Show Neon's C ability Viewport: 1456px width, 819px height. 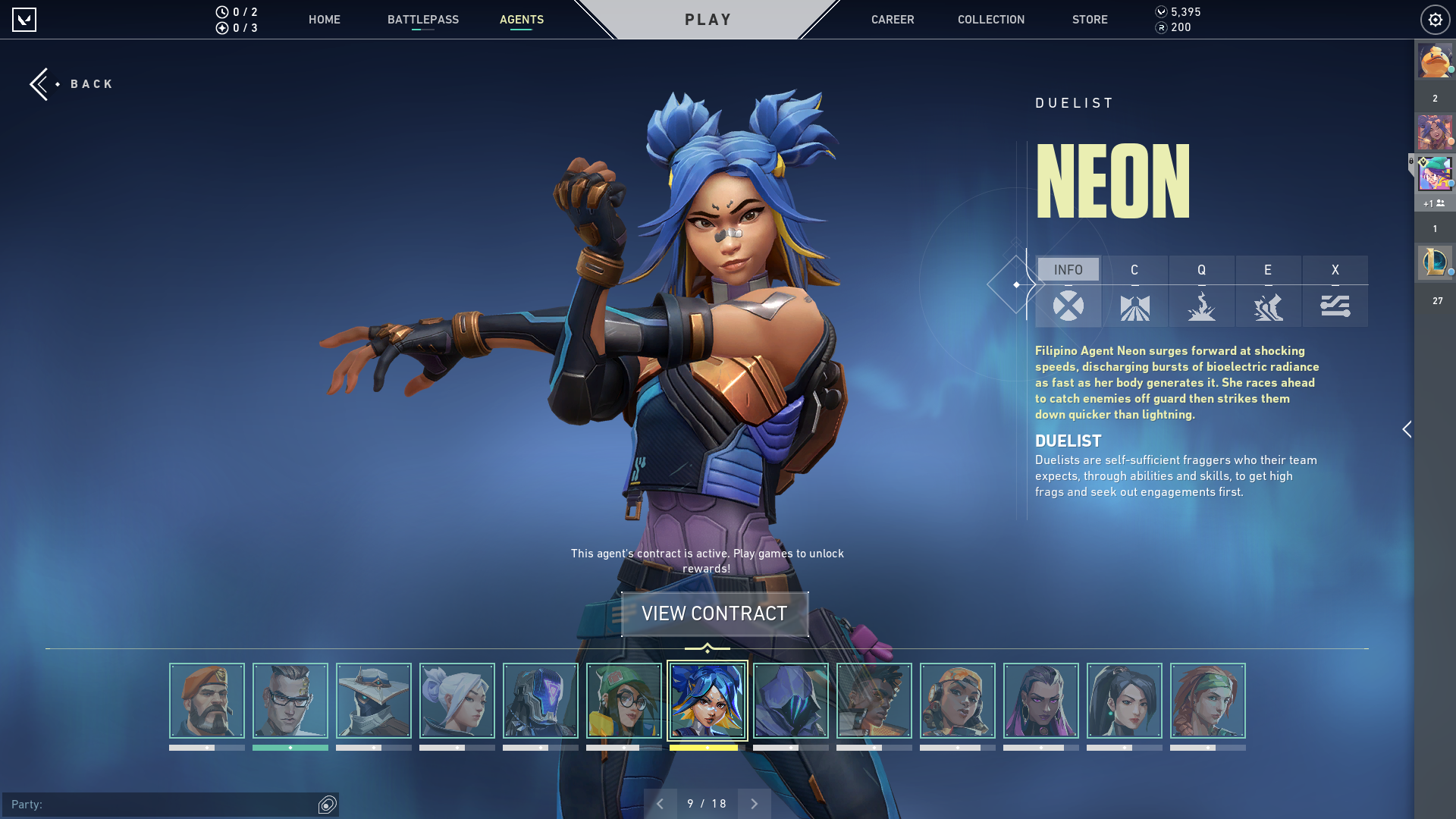pyautogui.click(x=1134, y=292)
